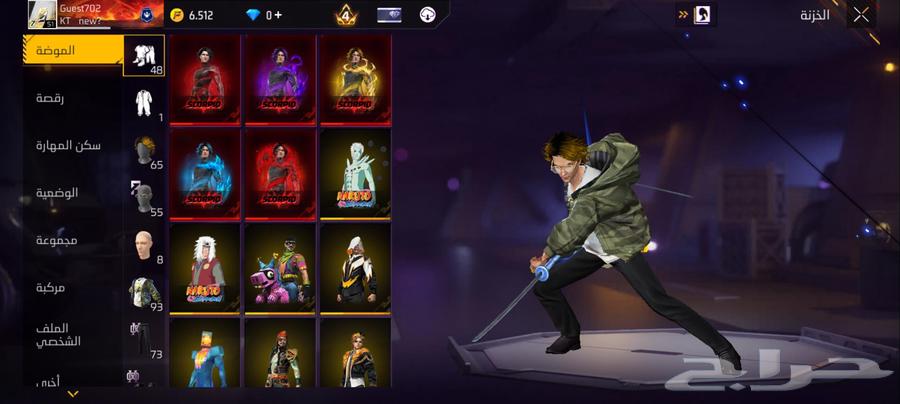This screenshot has width=900, height=404.
Task: Open the gold rank badge icon
Action: [346, 15]
